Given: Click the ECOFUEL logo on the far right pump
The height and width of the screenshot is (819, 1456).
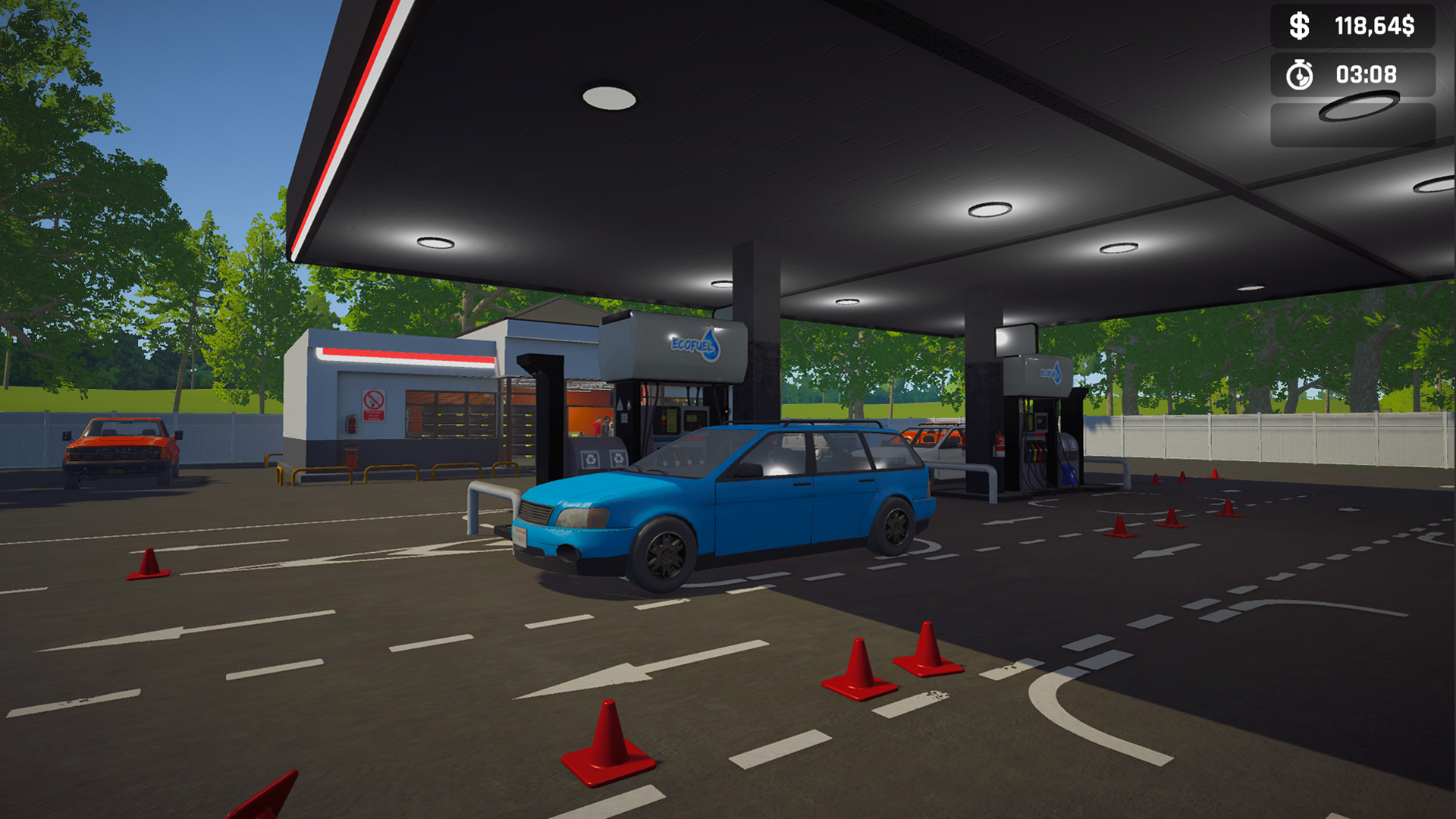Looking at the screenshot, I should (1050, 372).
